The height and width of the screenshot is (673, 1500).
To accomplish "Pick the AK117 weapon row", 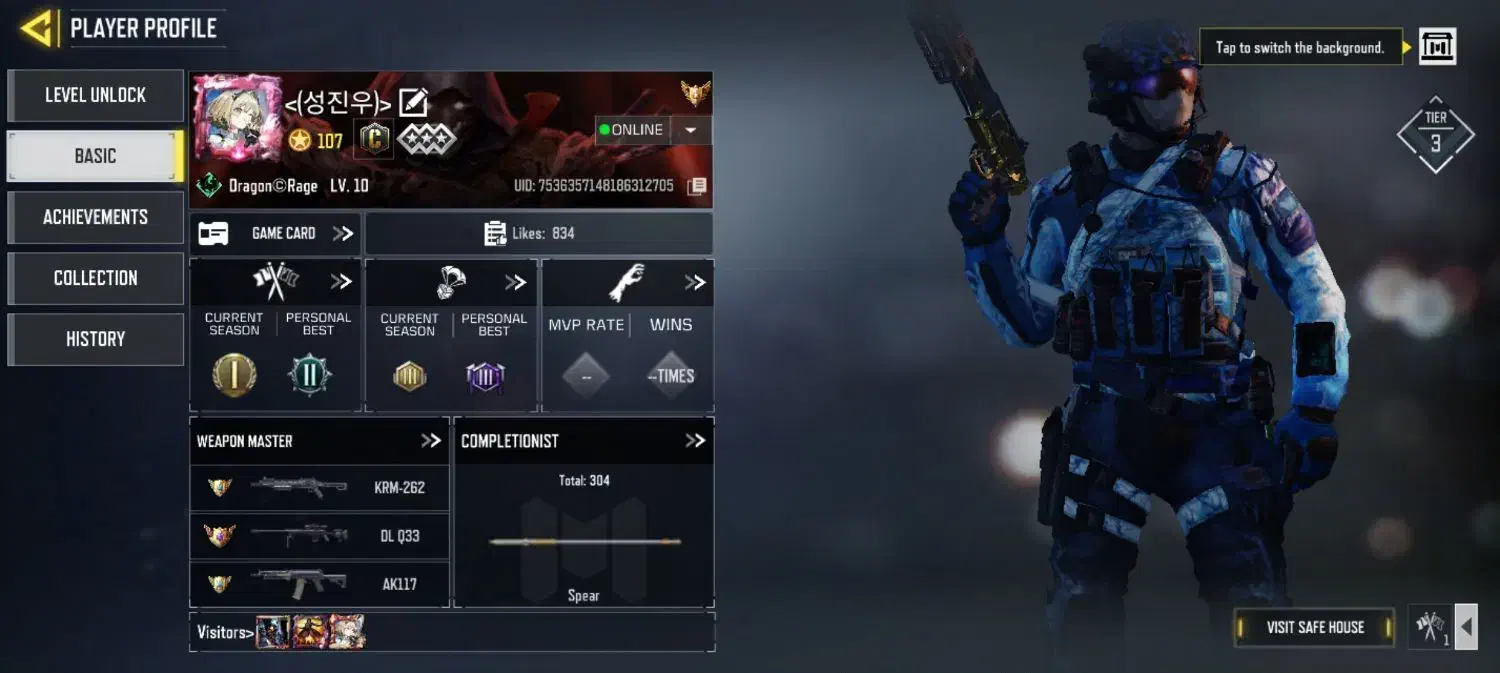I will coord(319,583).
